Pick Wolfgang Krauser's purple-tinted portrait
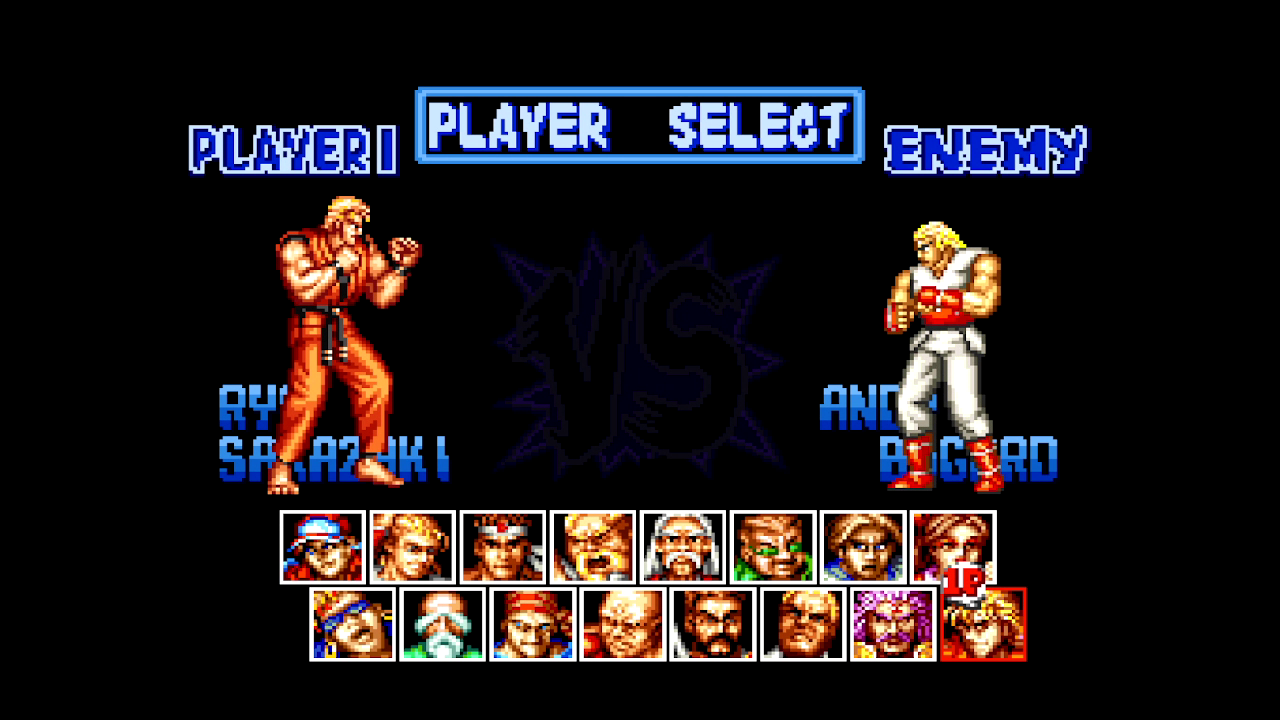 tap(892, 624)
